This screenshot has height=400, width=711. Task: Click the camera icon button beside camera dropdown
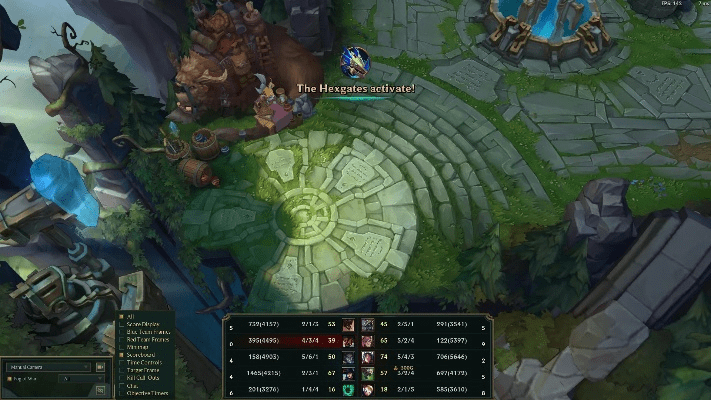(x=100, y=367)
